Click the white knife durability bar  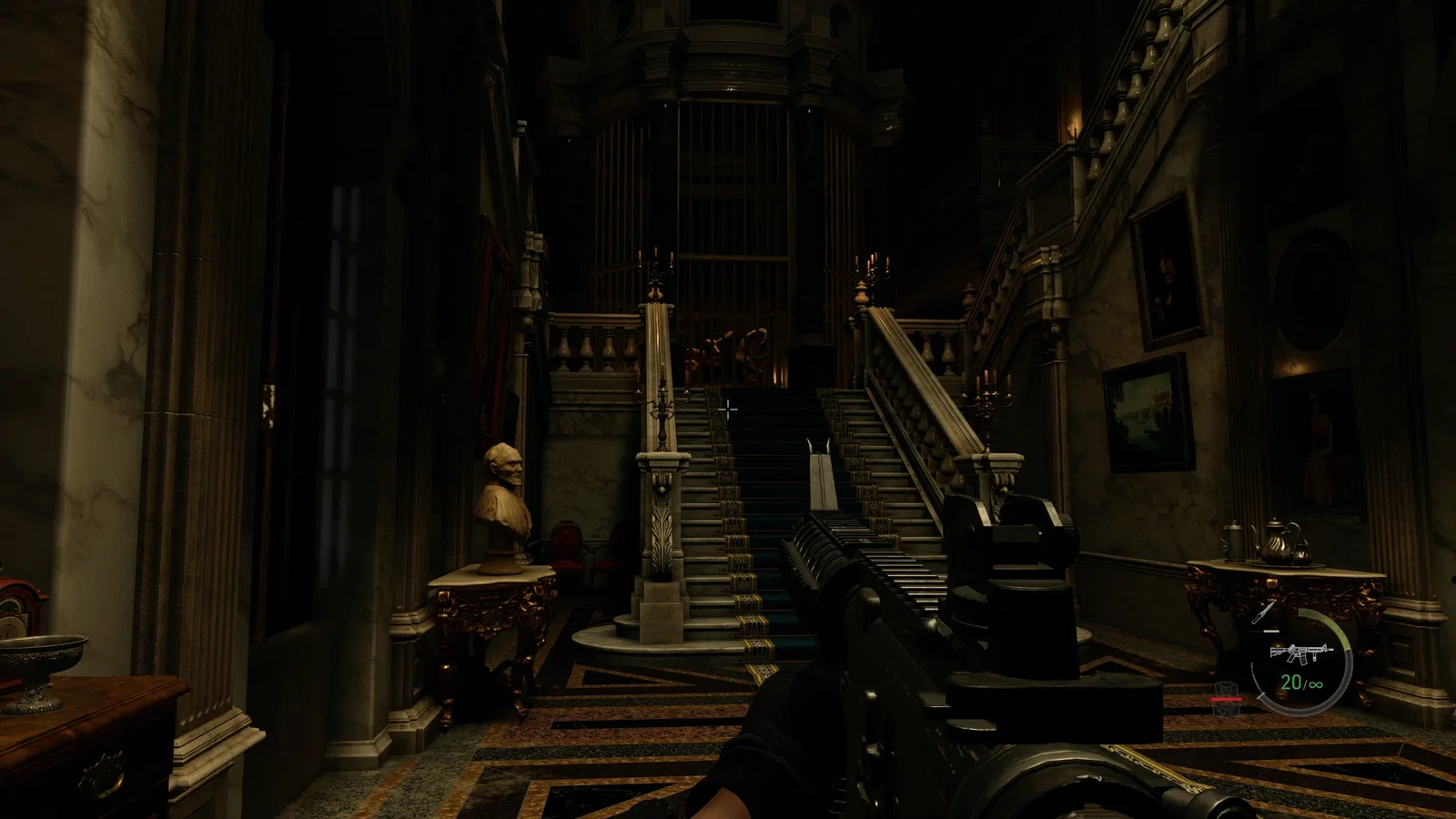1272,631
